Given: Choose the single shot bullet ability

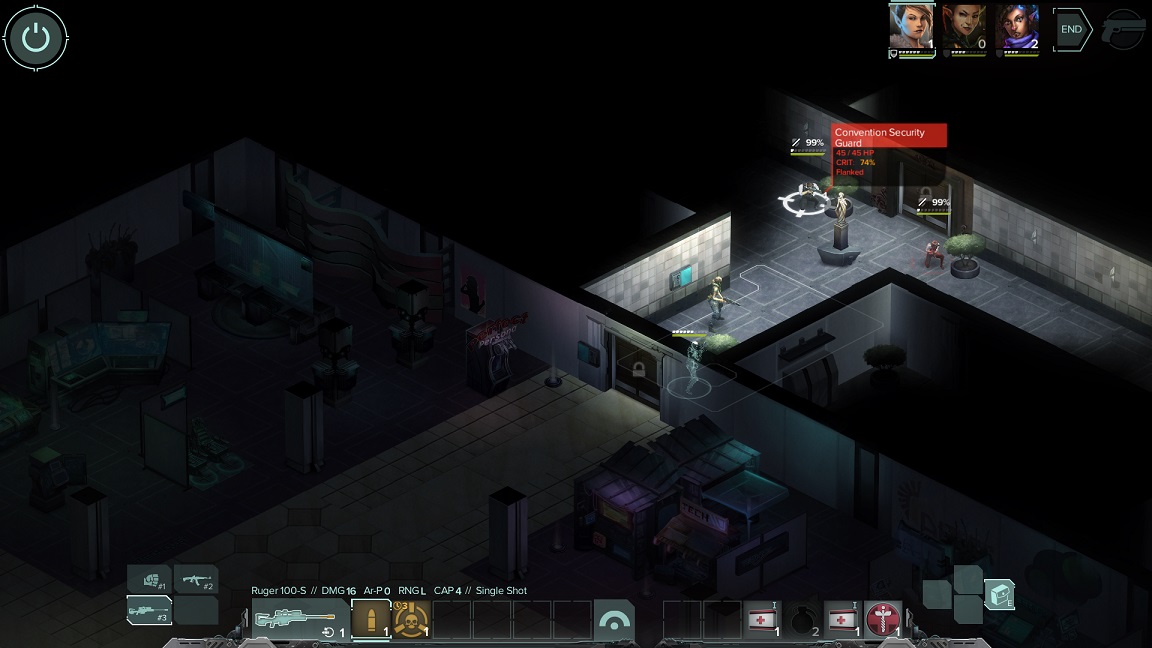Looking at the screenshot, I should pyautogui.click(x=370, y=620).
